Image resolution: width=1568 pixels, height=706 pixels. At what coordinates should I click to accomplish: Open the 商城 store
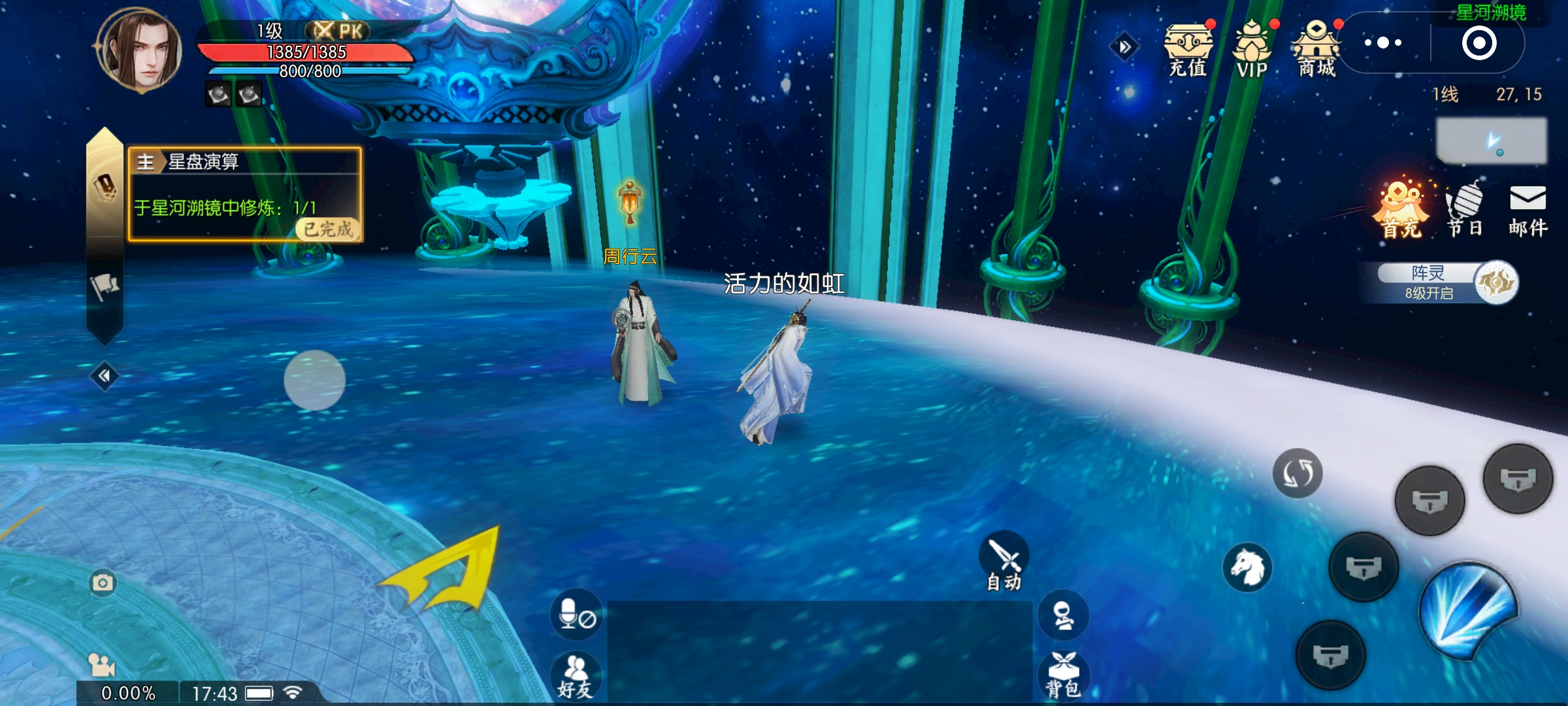pos(1316,50)
